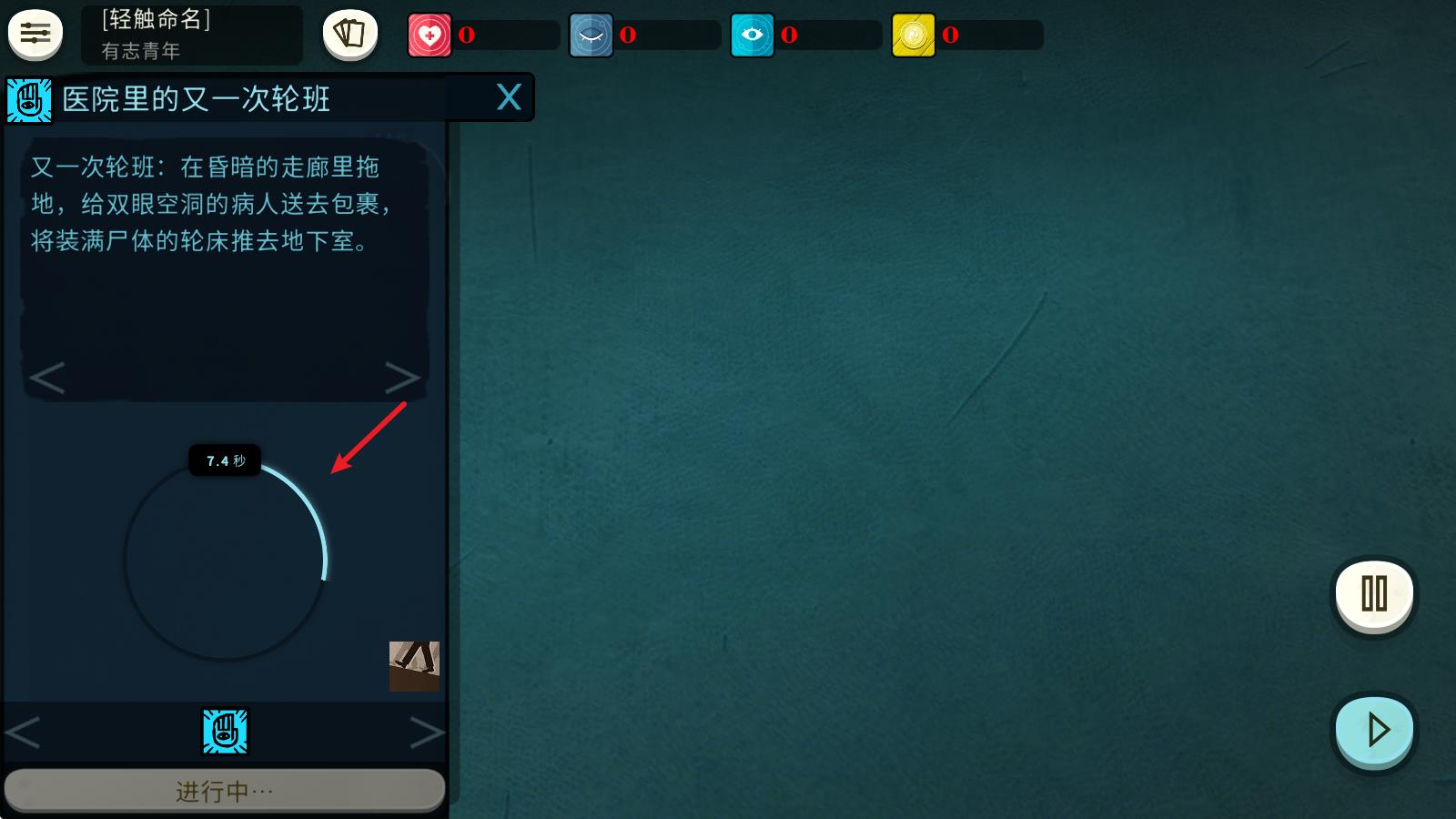Click the red heart health resource icon
Screen dimensions: 1456x819
pyautogui.click(x=431, y=34)
